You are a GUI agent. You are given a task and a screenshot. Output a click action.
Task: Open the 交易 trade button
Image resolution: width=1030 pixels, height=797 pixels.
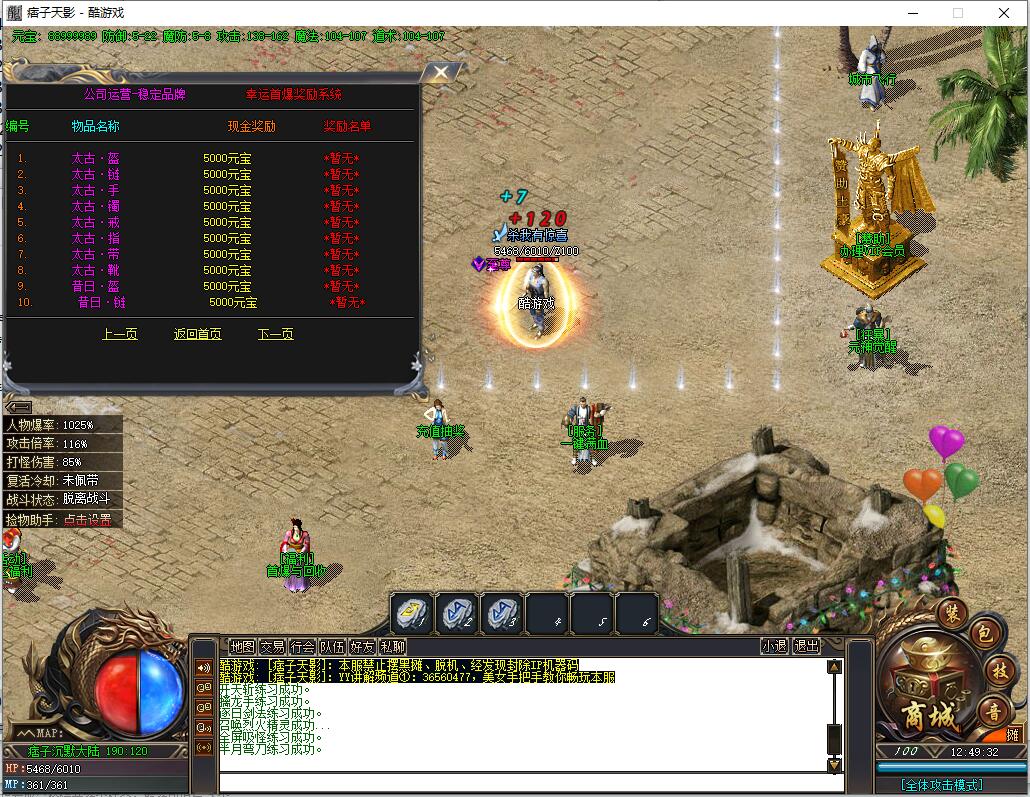tap(272, 647)
